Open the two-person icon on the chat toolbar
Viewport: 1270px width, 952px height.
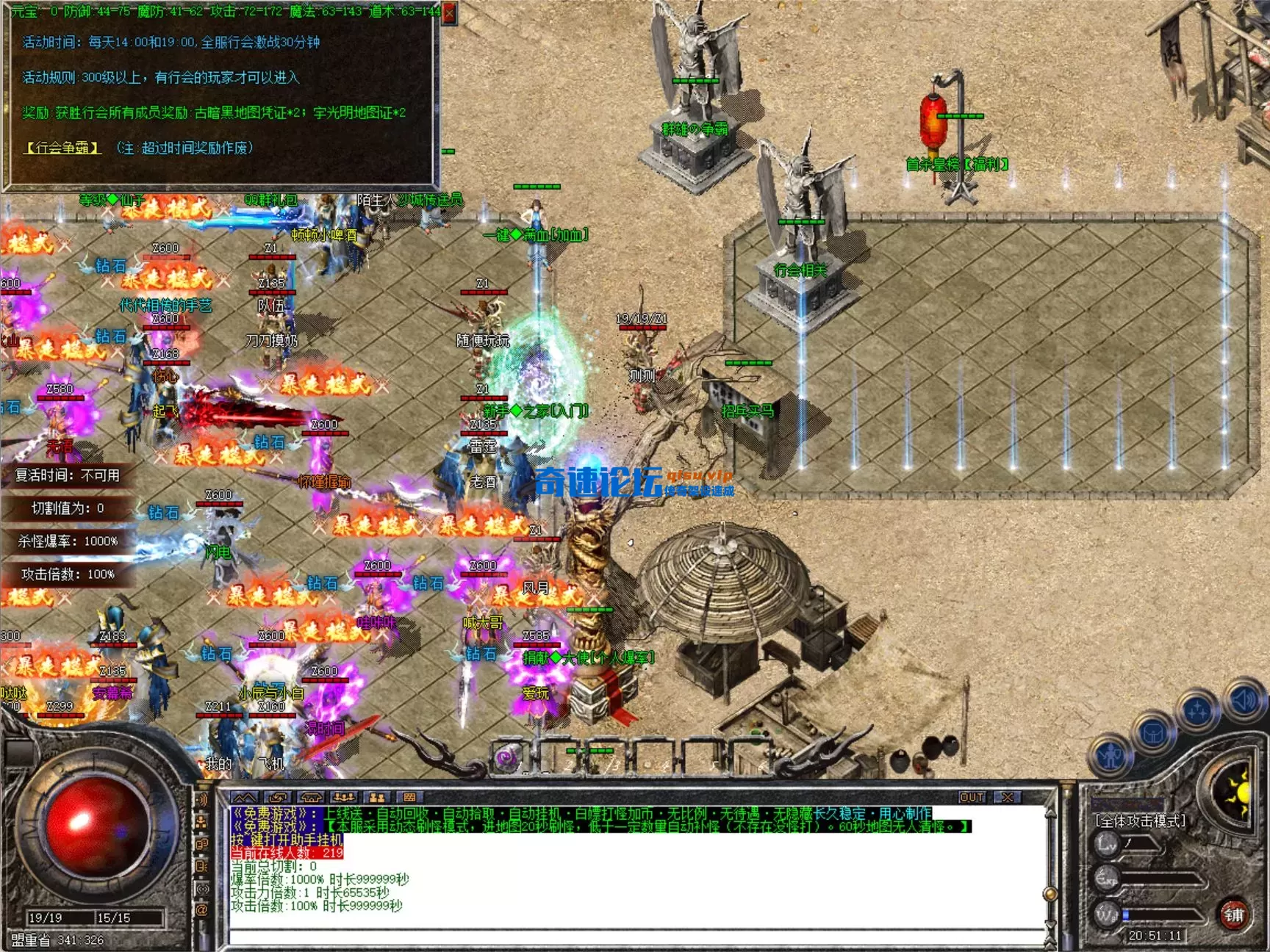[x=377, y=798]
